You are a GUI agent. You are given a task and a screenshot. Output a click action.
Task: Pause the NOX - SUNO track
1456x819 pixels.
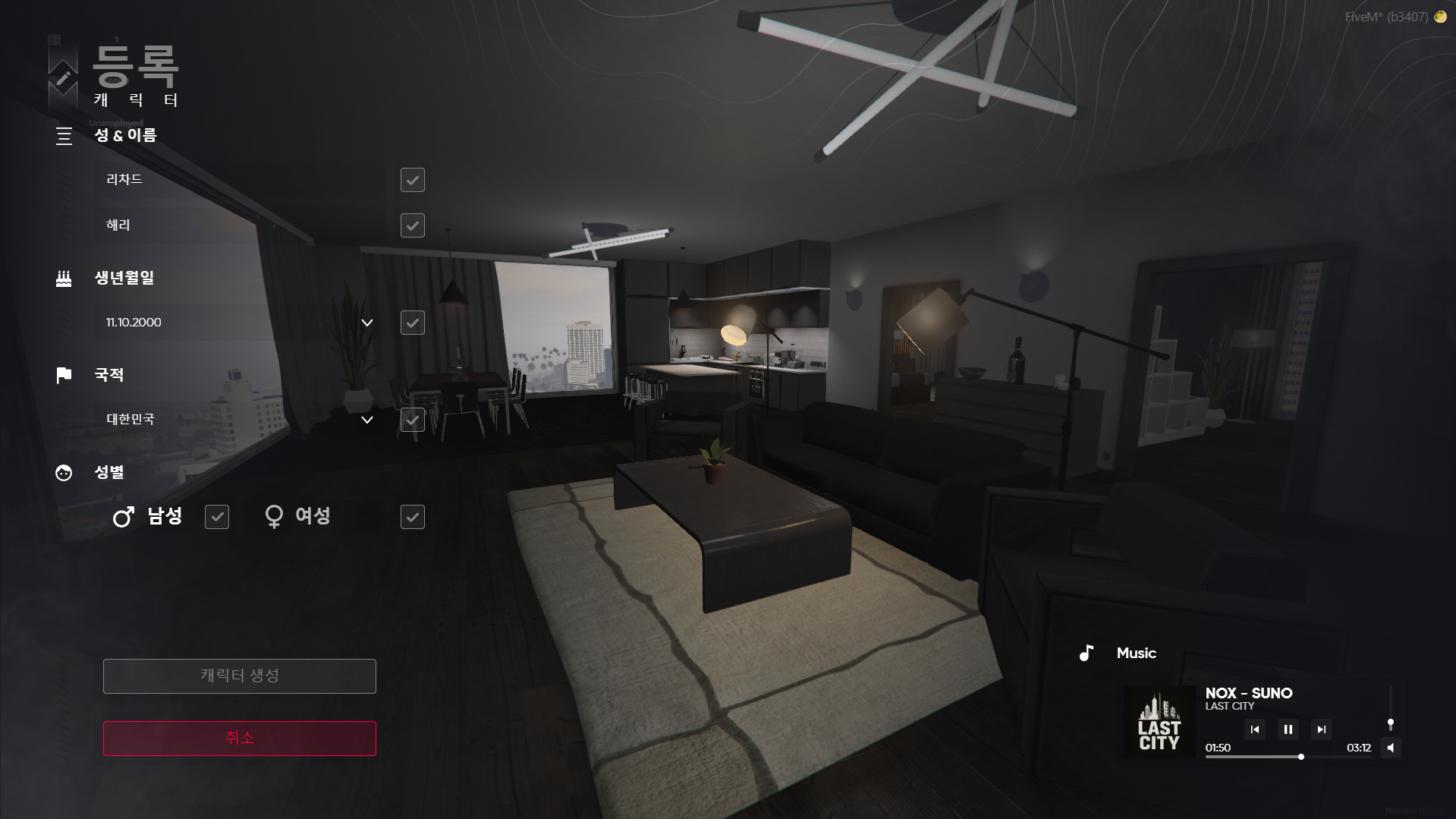pyautogui.click(x=1288, y=729)
